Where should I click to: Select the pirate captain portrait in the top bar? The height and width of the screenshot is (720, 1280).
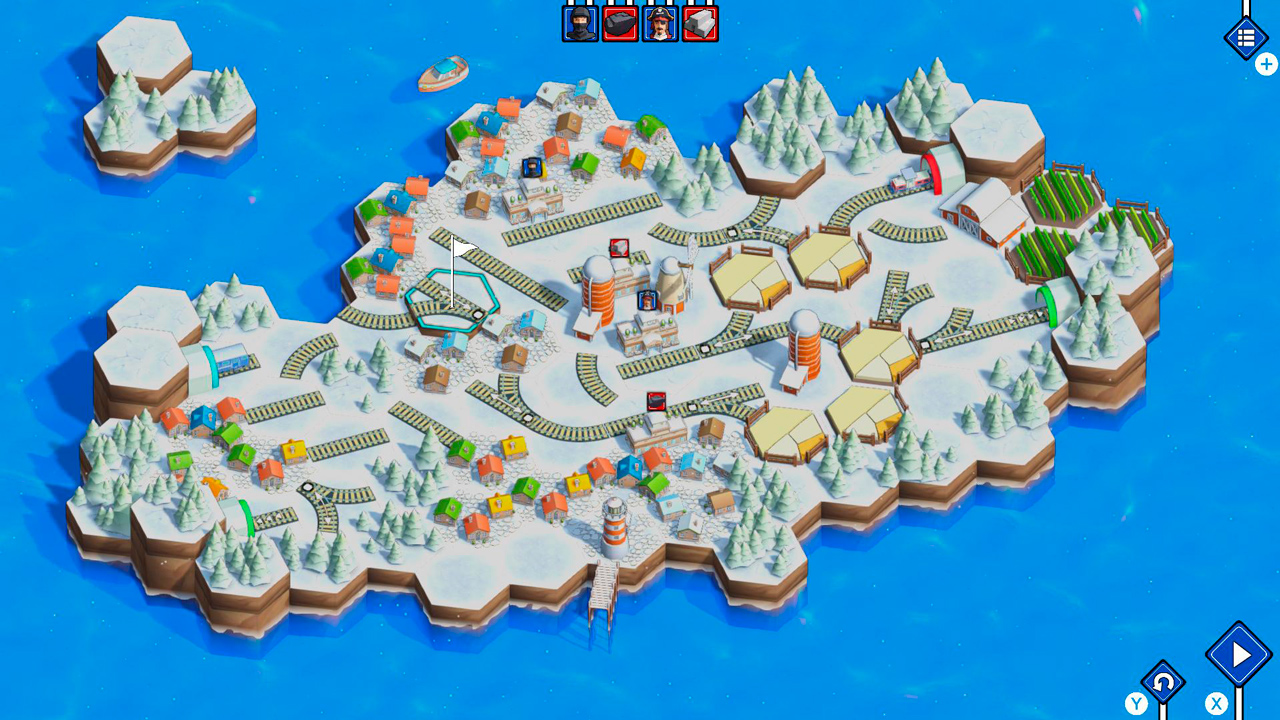coord(659,23)
